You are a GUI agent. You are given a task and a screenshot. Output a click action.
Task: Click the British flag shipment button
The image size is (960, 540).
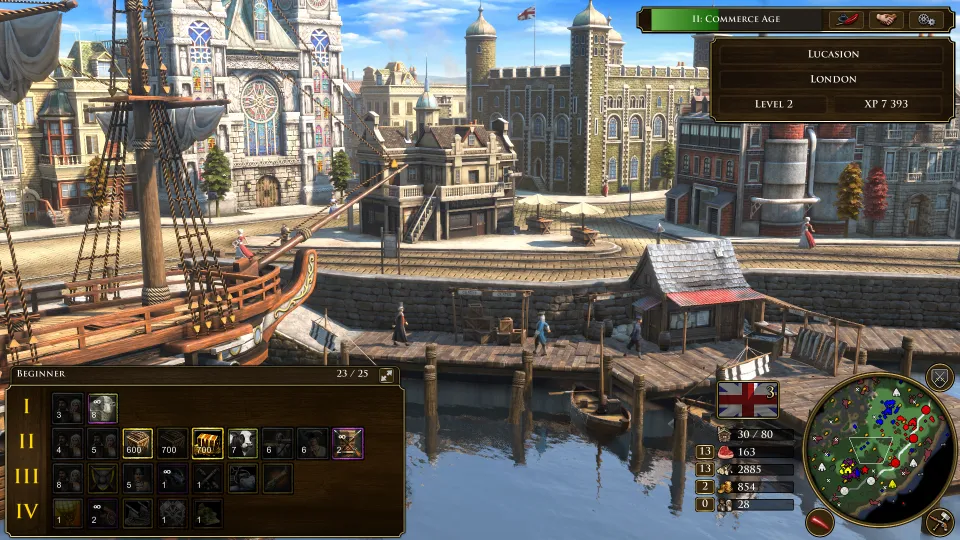(x=748, y=399)
